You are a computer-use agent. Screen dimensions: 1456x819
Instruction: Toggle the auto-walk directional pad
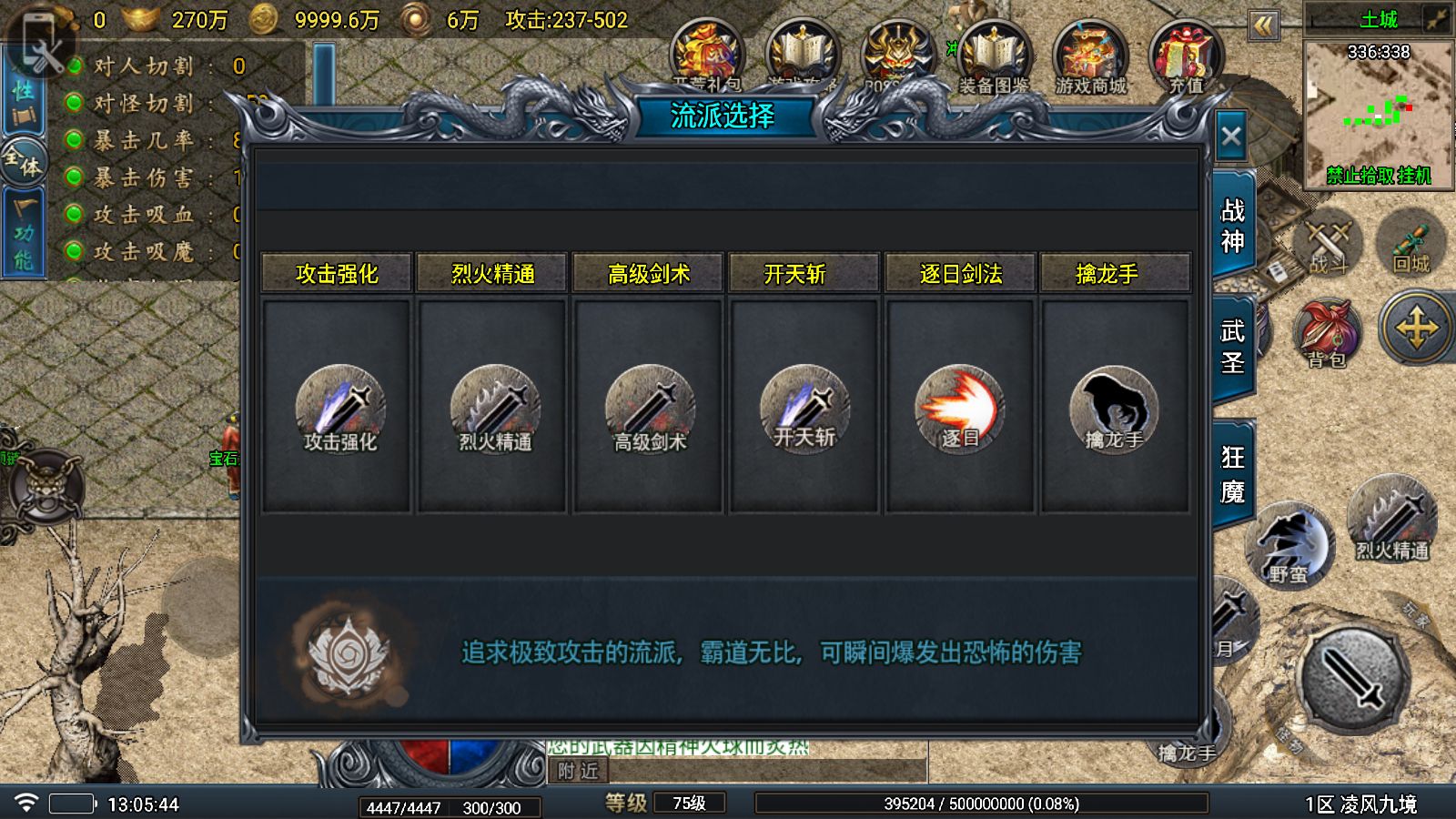(1416, 328)
